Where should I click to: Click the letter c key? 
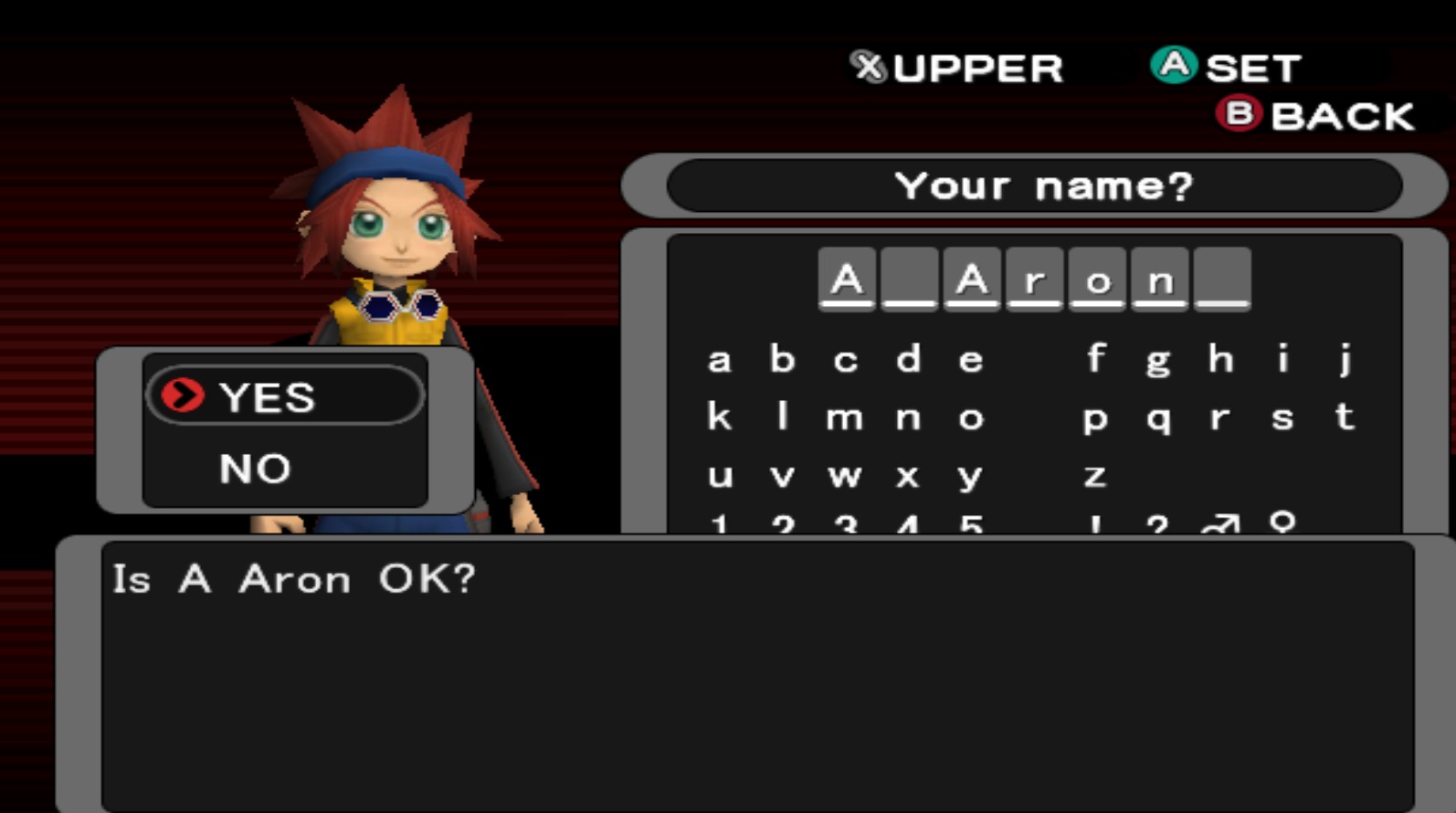[845, 360]
